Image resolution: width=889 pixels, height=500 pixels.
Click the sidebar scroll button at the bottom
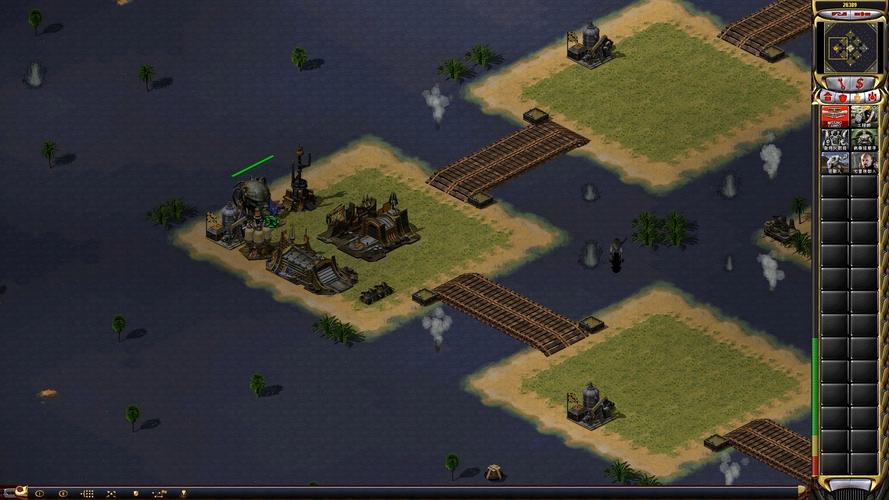tap(849, 485)
